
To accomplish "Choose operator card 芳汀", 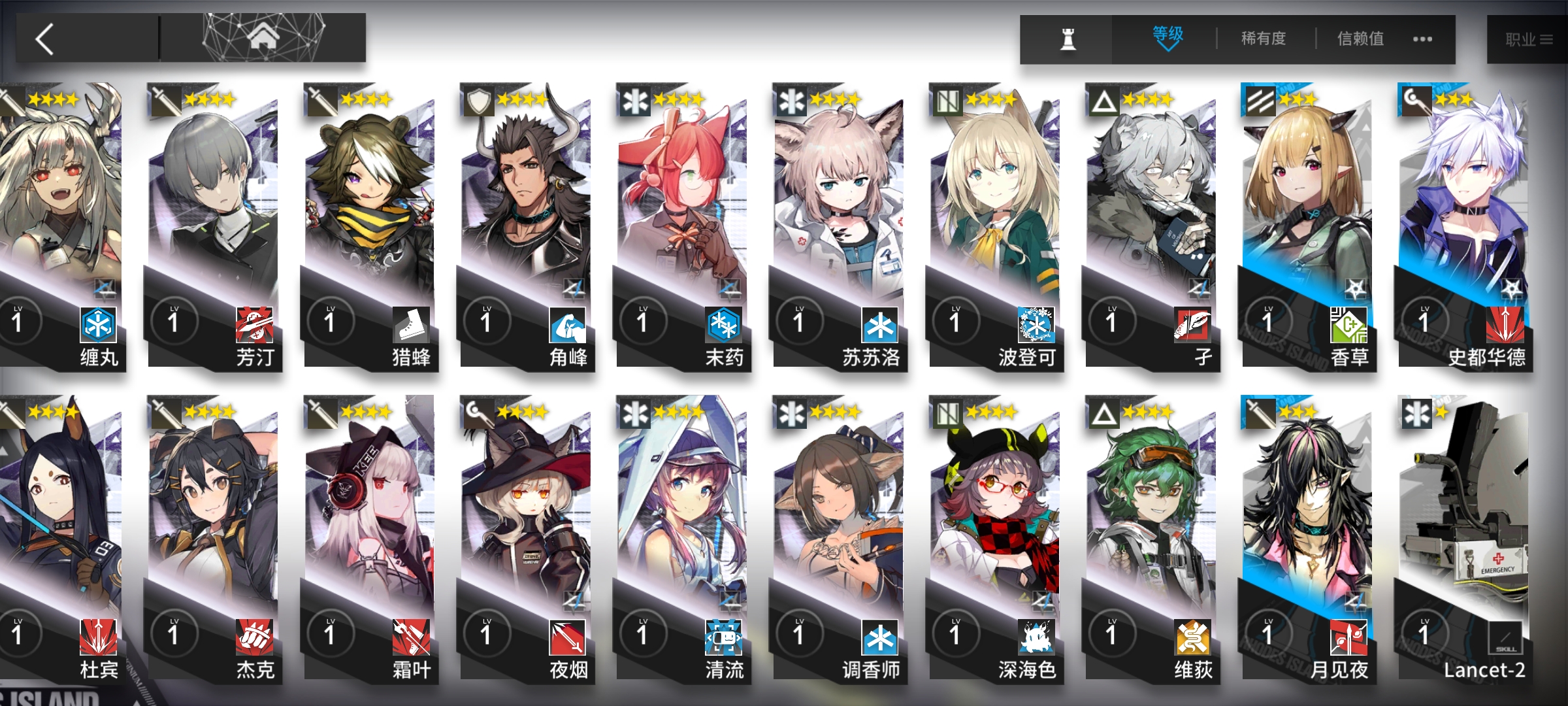I will tap(214, 222).
